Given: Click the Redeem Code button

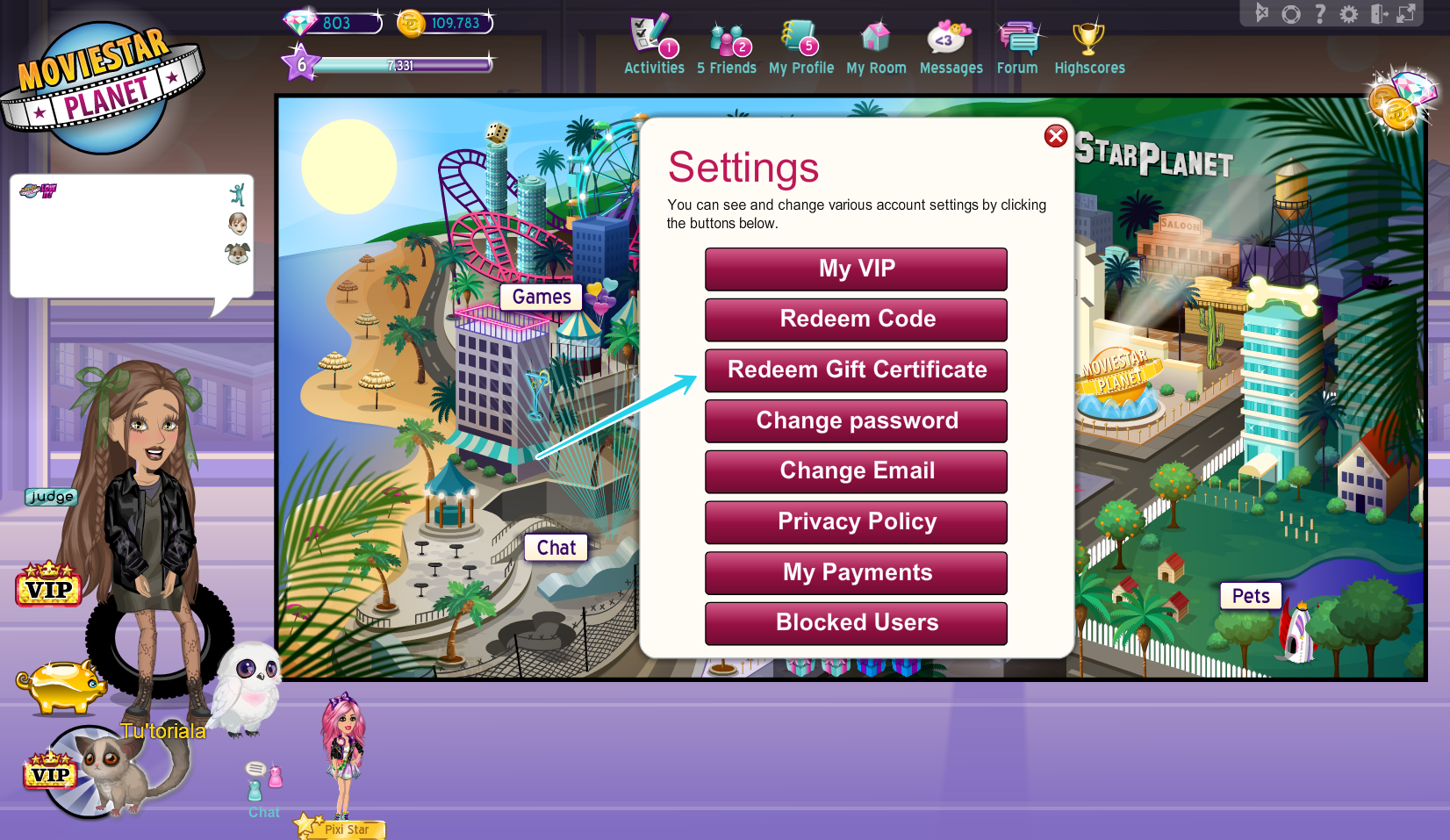Looking at the screenshot, I should [856, 319].
